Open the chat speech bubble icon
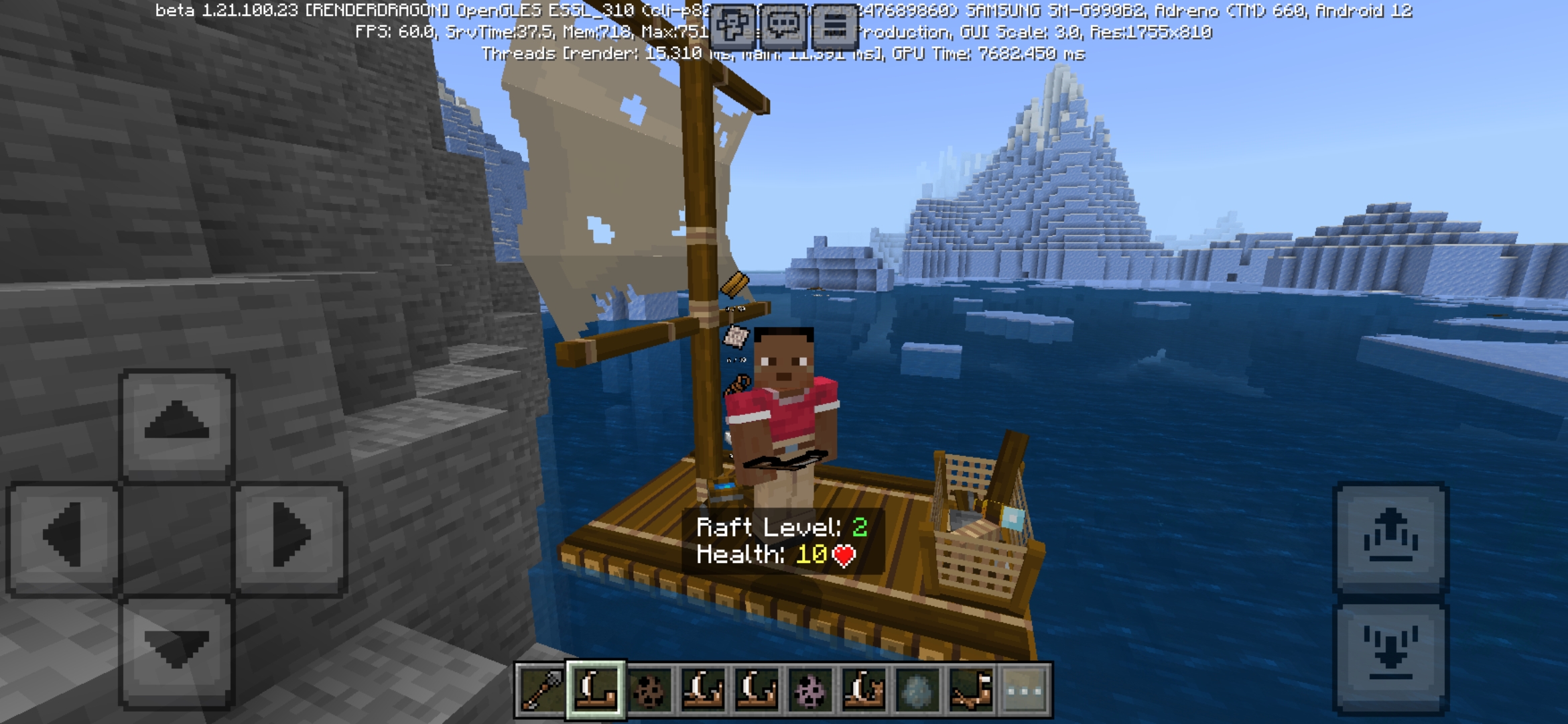The height and width of the screenshot is (724, 1568). click(x=783, y=28)
